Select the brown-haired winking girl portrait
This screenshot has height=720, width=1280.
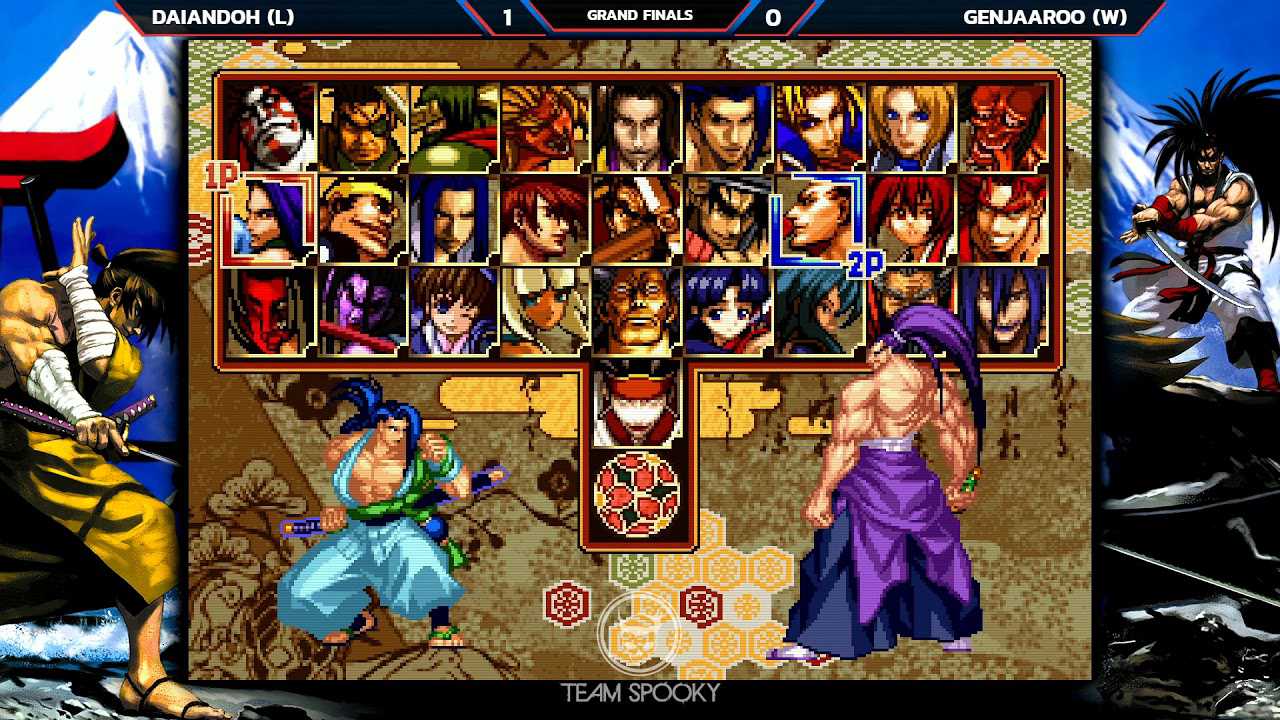click(453, 310)
